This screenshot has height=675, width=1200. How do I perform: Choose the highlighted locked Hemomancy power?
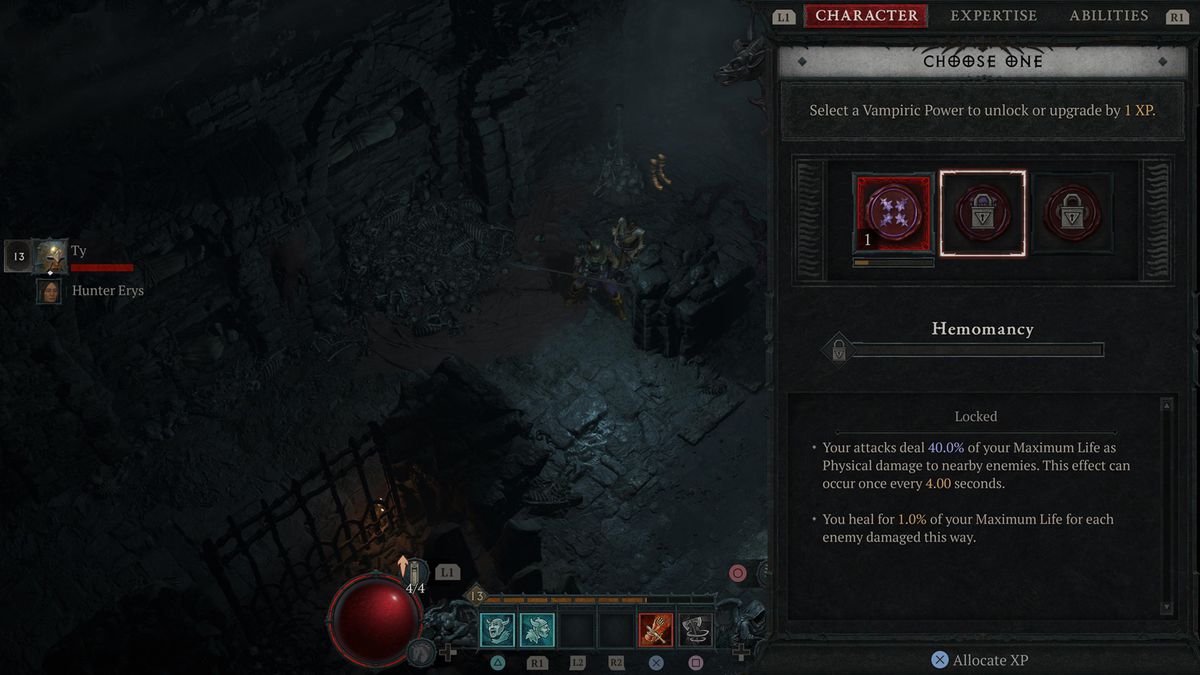pyautogui.click(x=983, y=213)
